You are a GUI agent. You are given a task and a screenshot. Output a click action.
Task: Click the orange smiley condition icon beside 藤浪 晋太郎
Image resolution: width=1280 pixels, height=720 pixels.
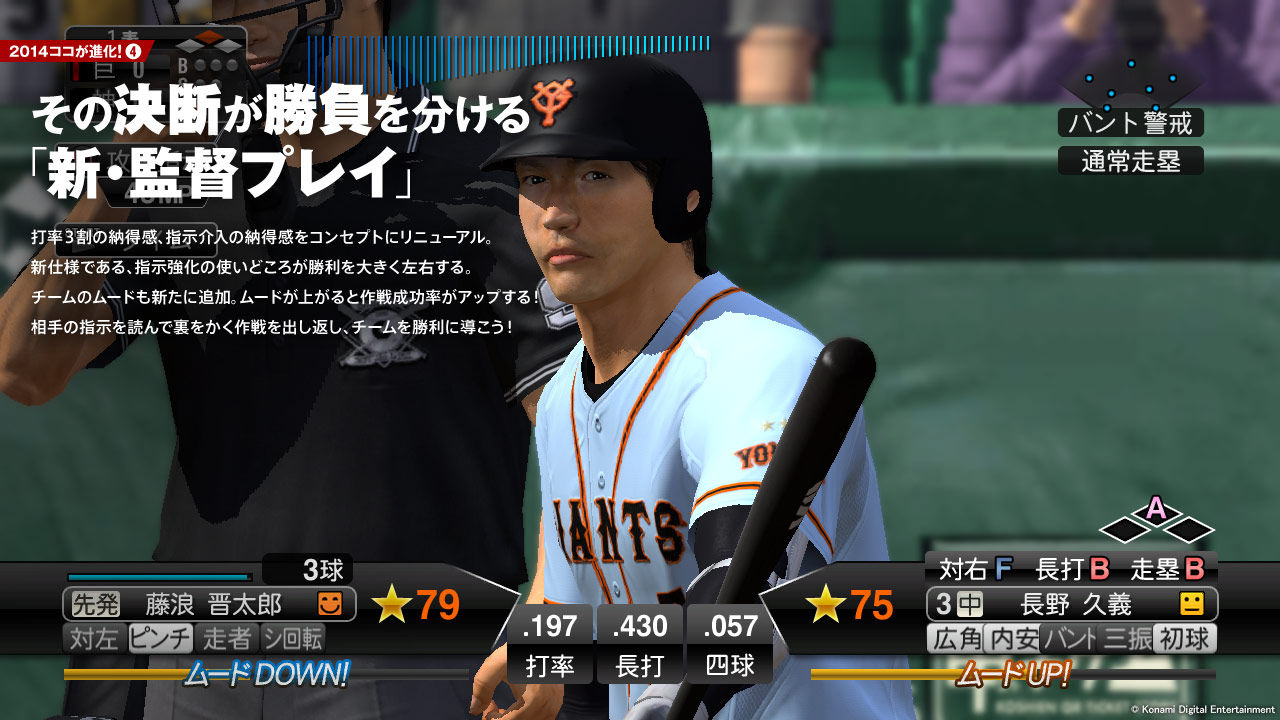point(330,604)
